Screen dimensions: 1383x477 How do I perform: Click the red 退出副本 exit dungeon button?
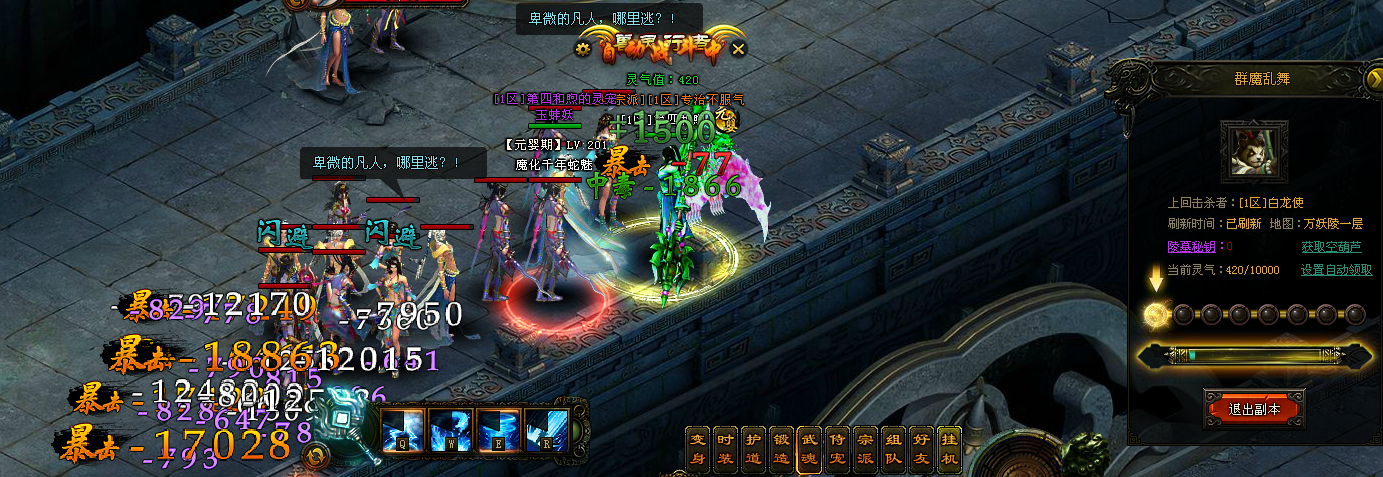tap(1254, 409)
